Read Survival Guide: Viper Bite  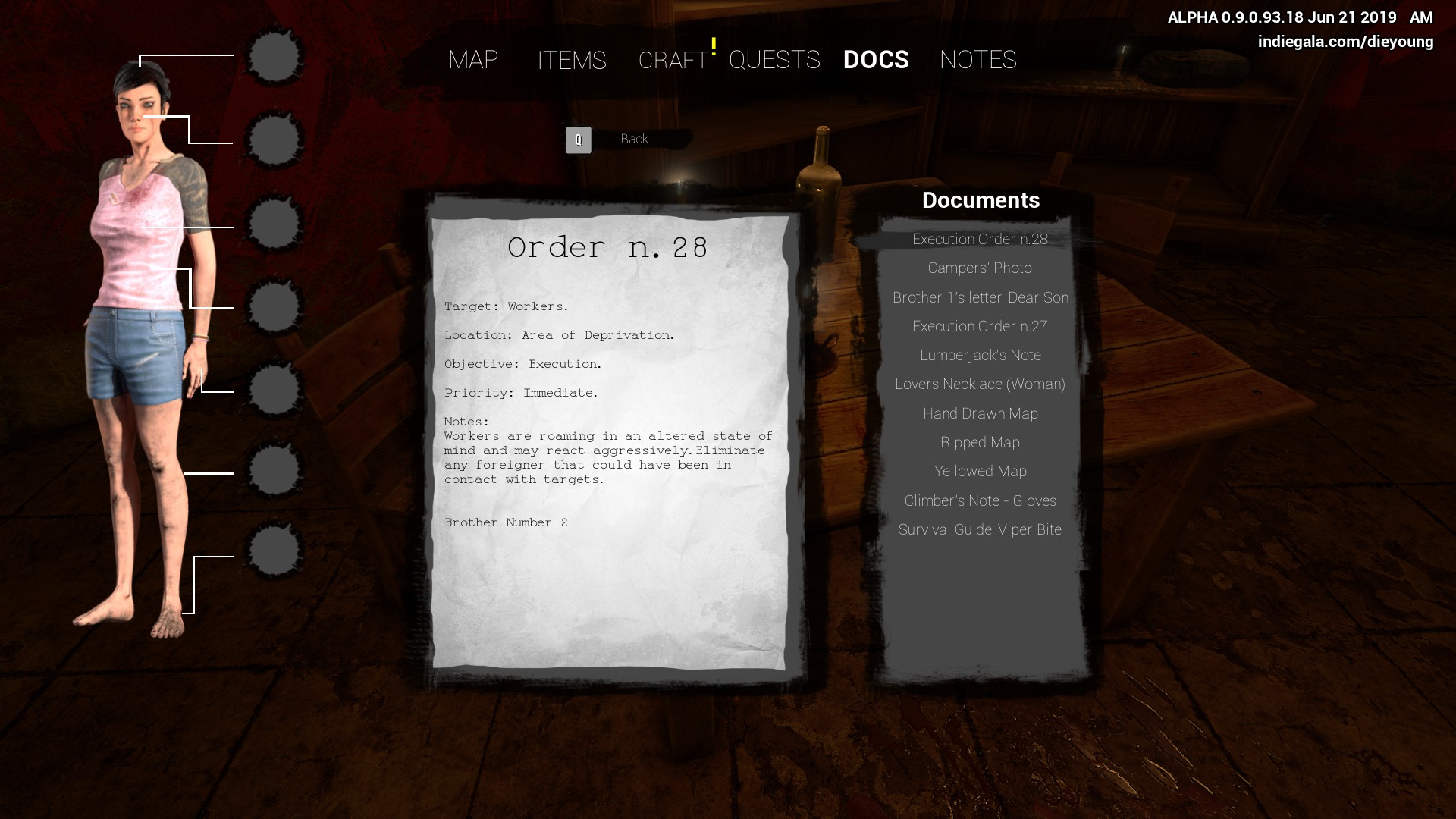point(980,530)
